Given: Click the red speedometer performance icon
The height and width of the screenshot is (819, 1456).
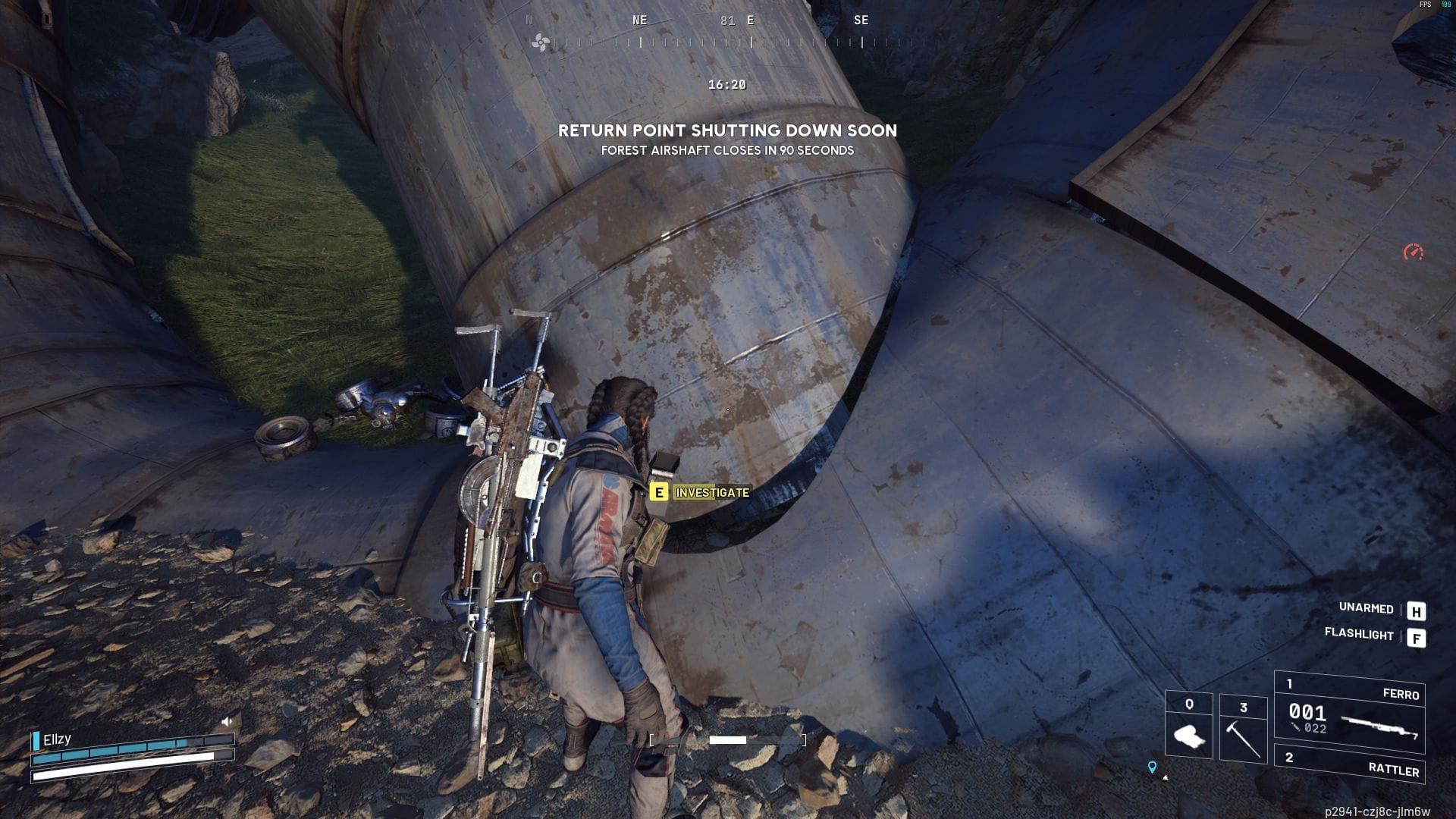Looking at the screenshot, I should 1413,252.
